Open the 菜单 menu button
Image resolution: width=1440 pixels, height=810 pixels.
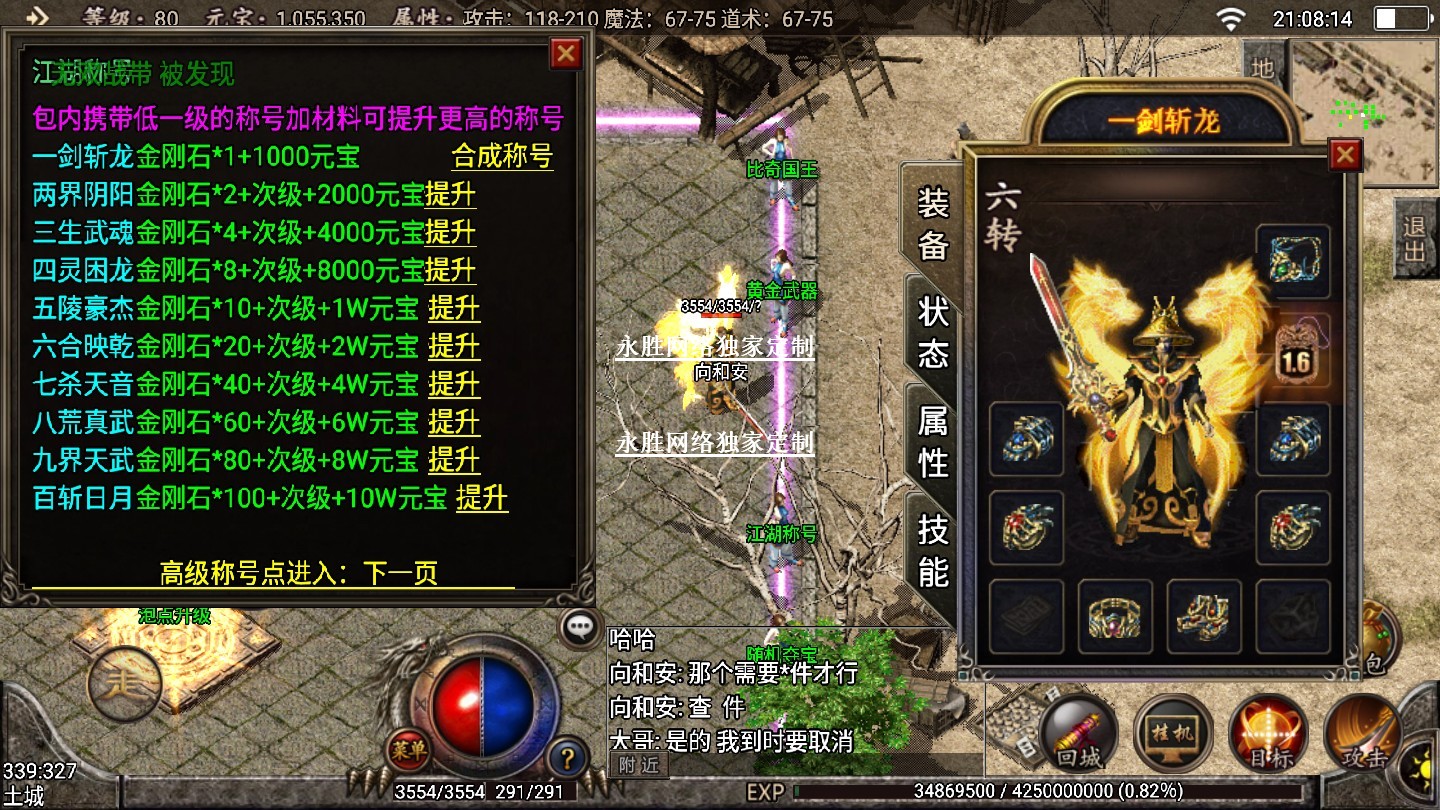click(409, 747)
